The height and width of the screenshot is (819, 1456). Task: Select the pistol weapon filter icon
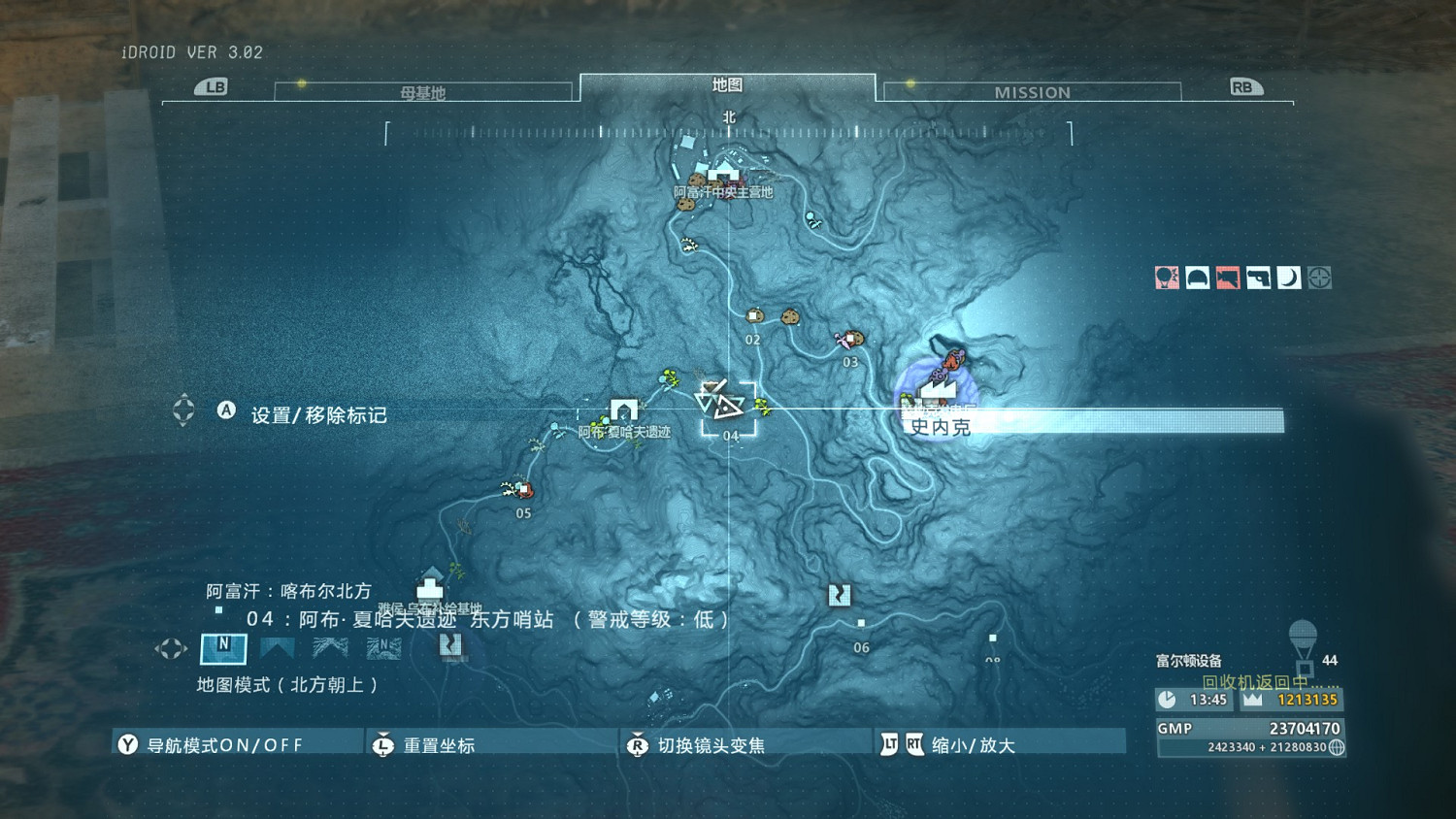pos(1258,278)
